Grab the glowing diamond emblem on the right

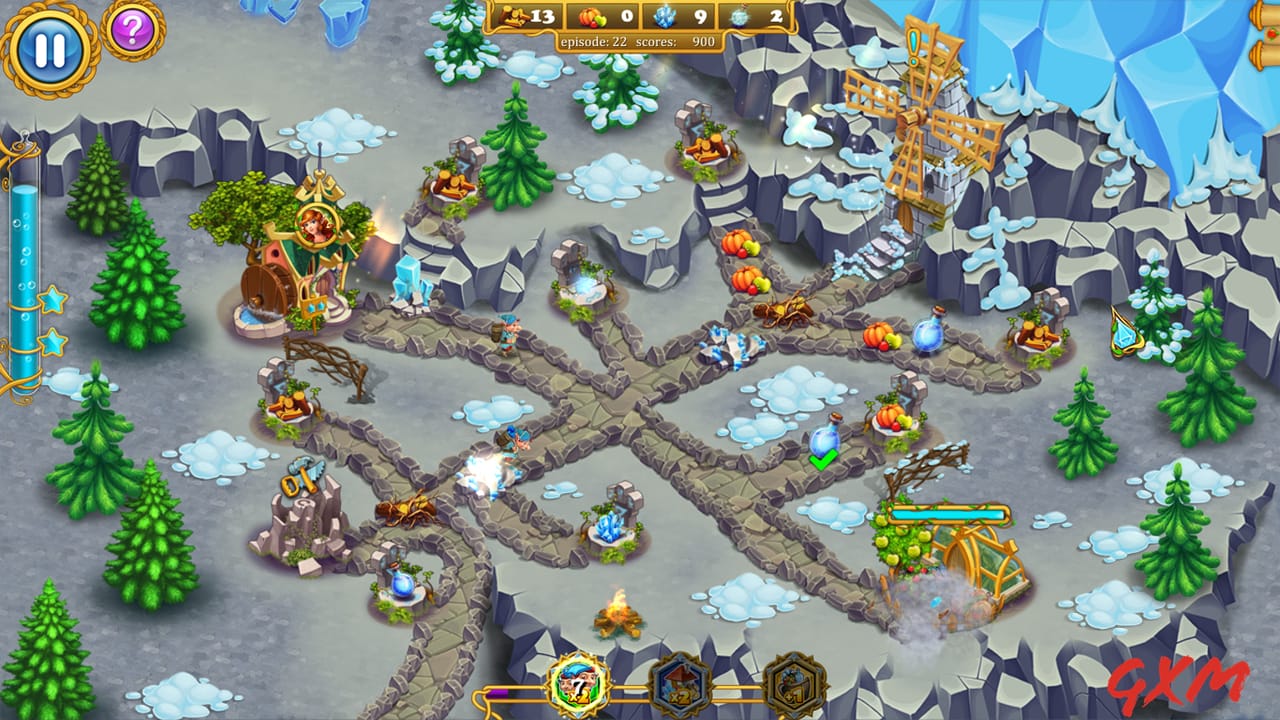1123,335
